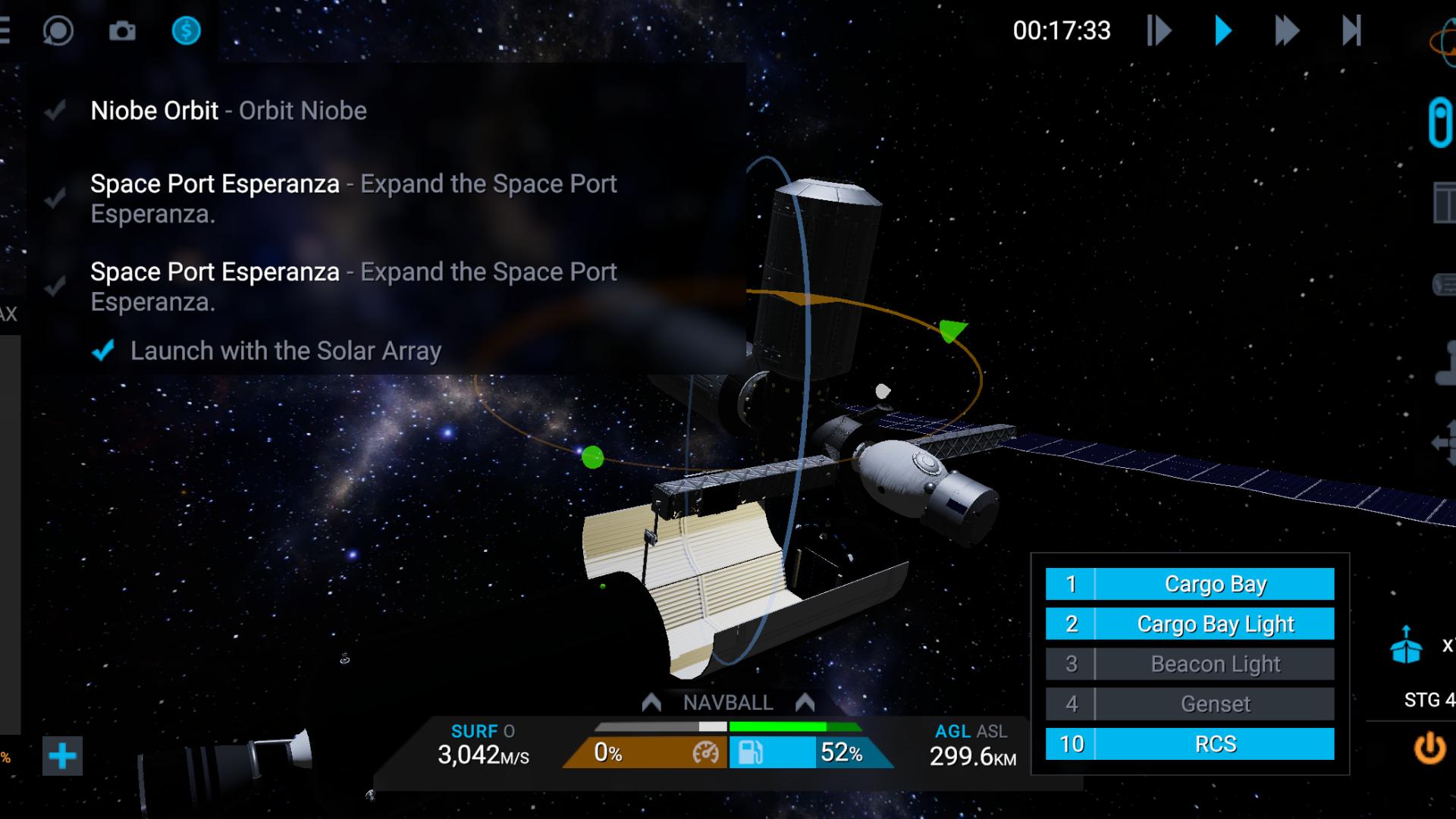1456x819 pixels.
Task: Toggle the Cargo Bay activation group
Action: [x=1189, y=584]
